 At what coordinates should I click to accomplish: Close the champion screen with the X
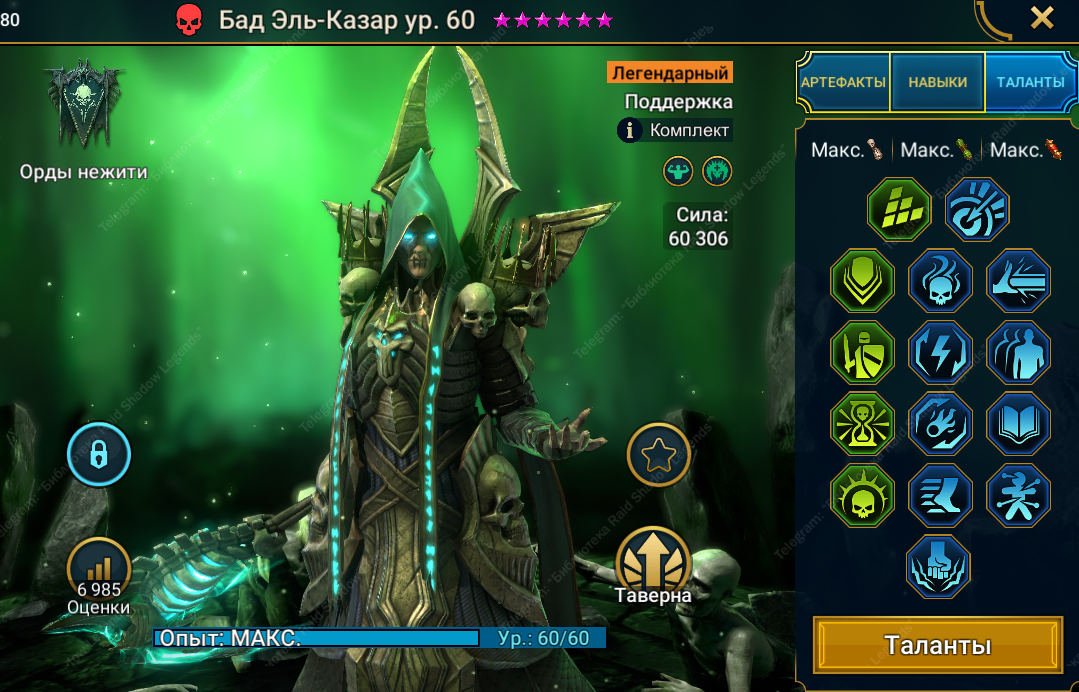pos(1042,18)
